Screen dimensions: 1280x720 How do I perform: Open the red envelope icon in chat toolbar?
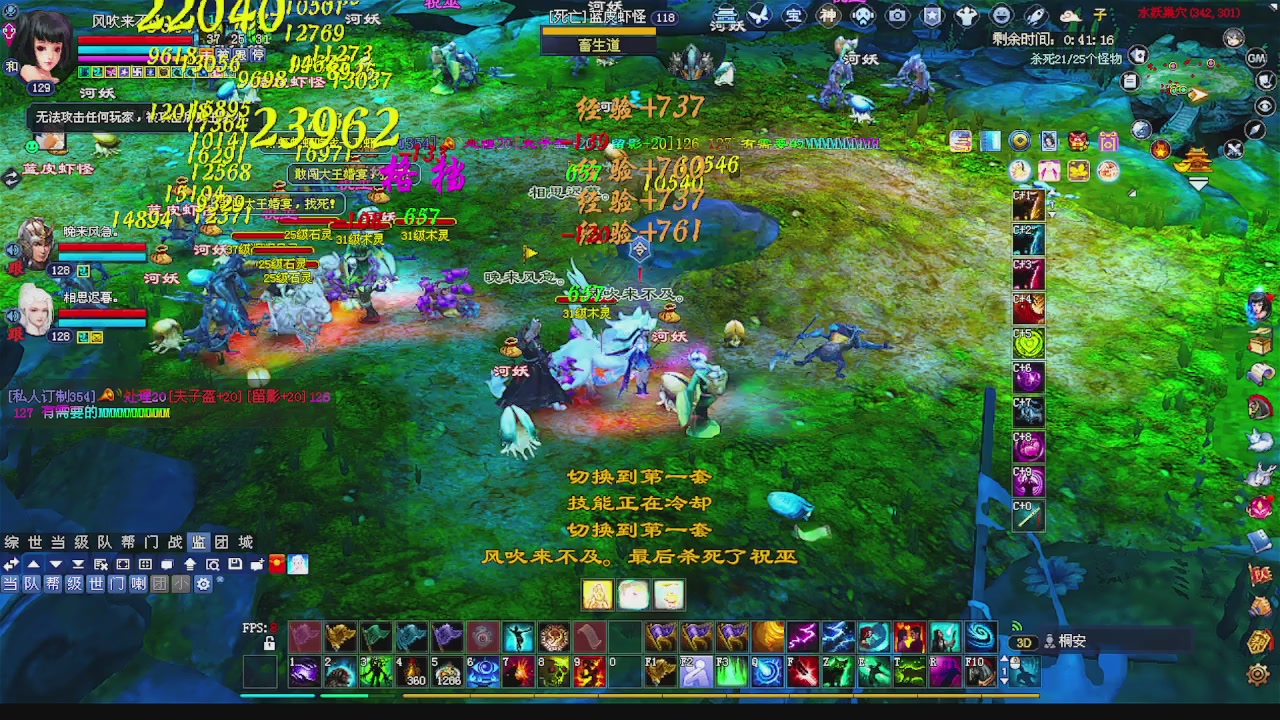tap(276, 563)
